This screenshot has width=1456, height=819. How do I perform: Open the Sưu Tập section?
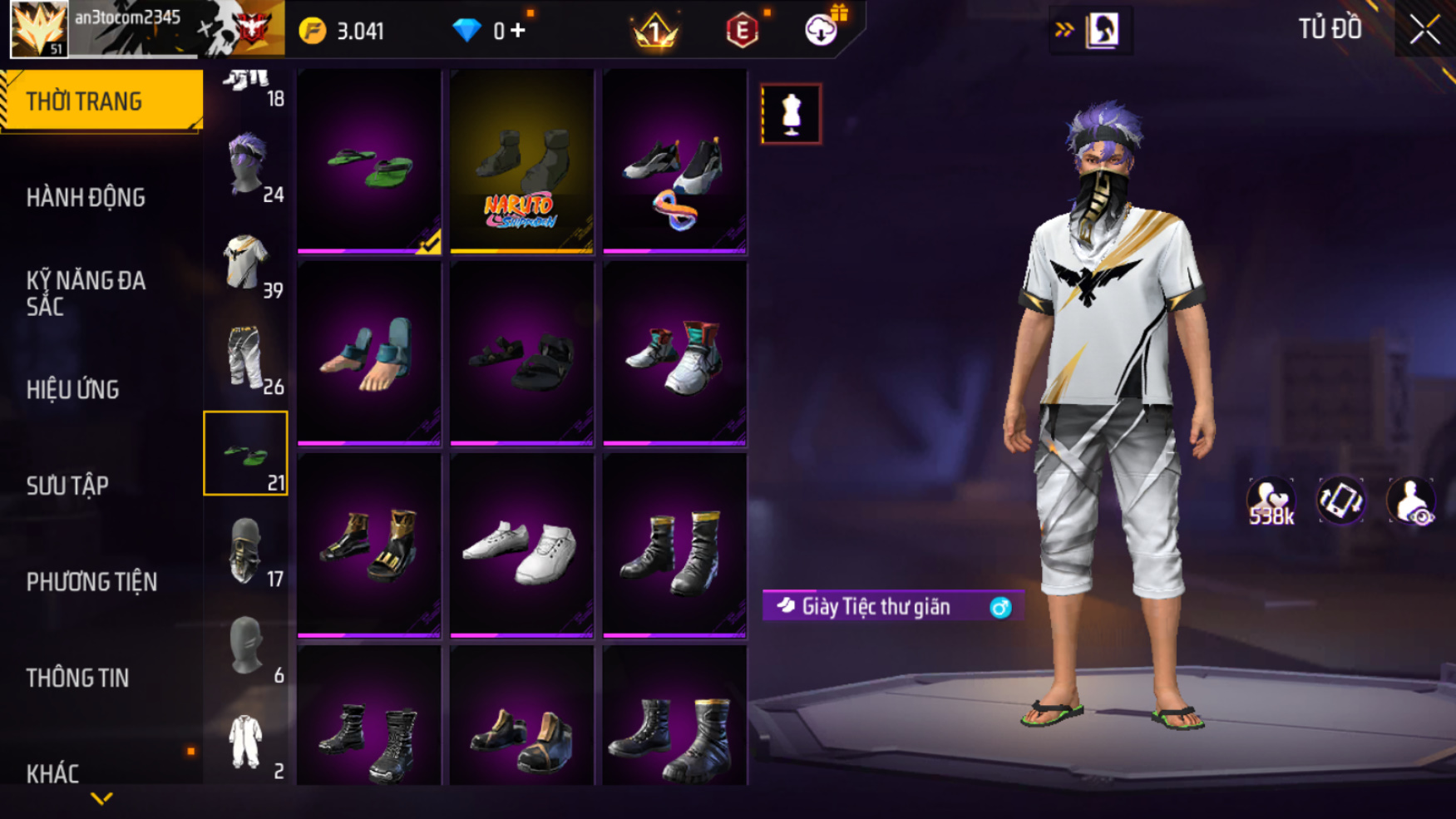(67, 486)
